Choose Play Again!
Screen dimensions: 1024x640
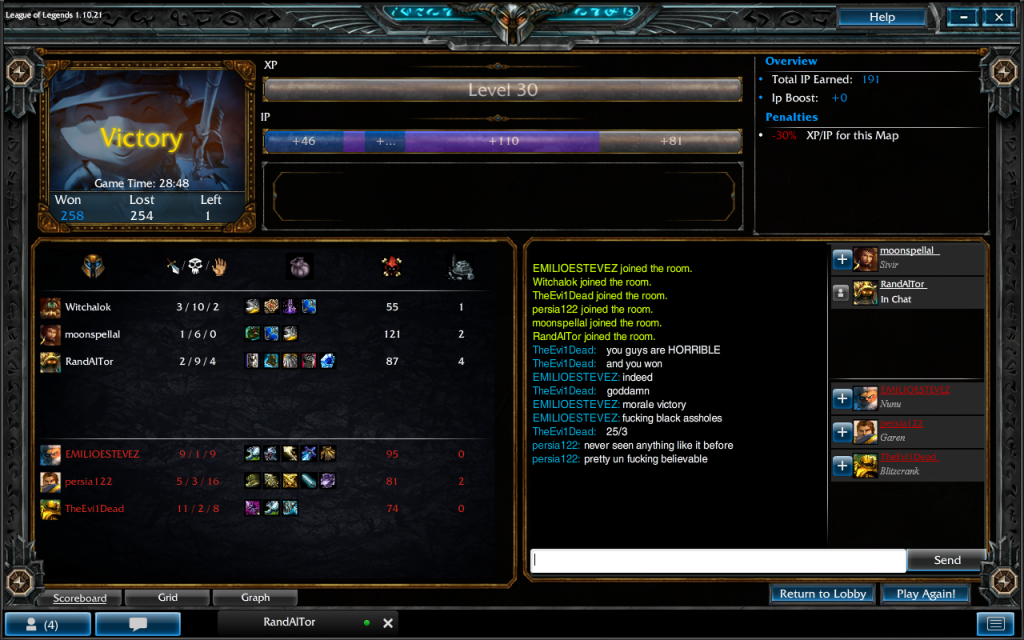point(925,594)
